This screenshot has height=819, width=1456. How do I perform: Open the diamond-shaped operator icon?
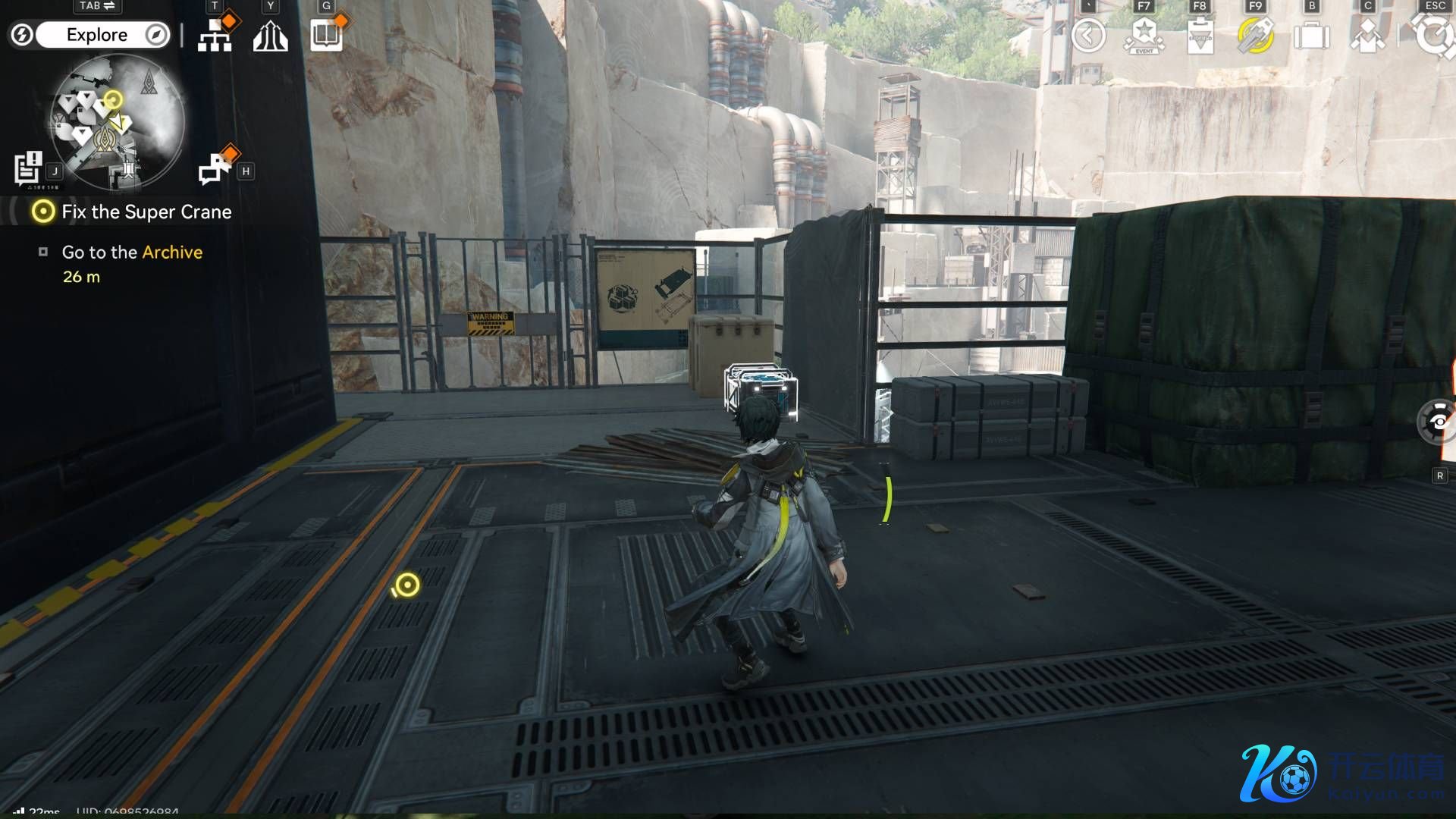pyautogui.click(x=1367, y=36)
